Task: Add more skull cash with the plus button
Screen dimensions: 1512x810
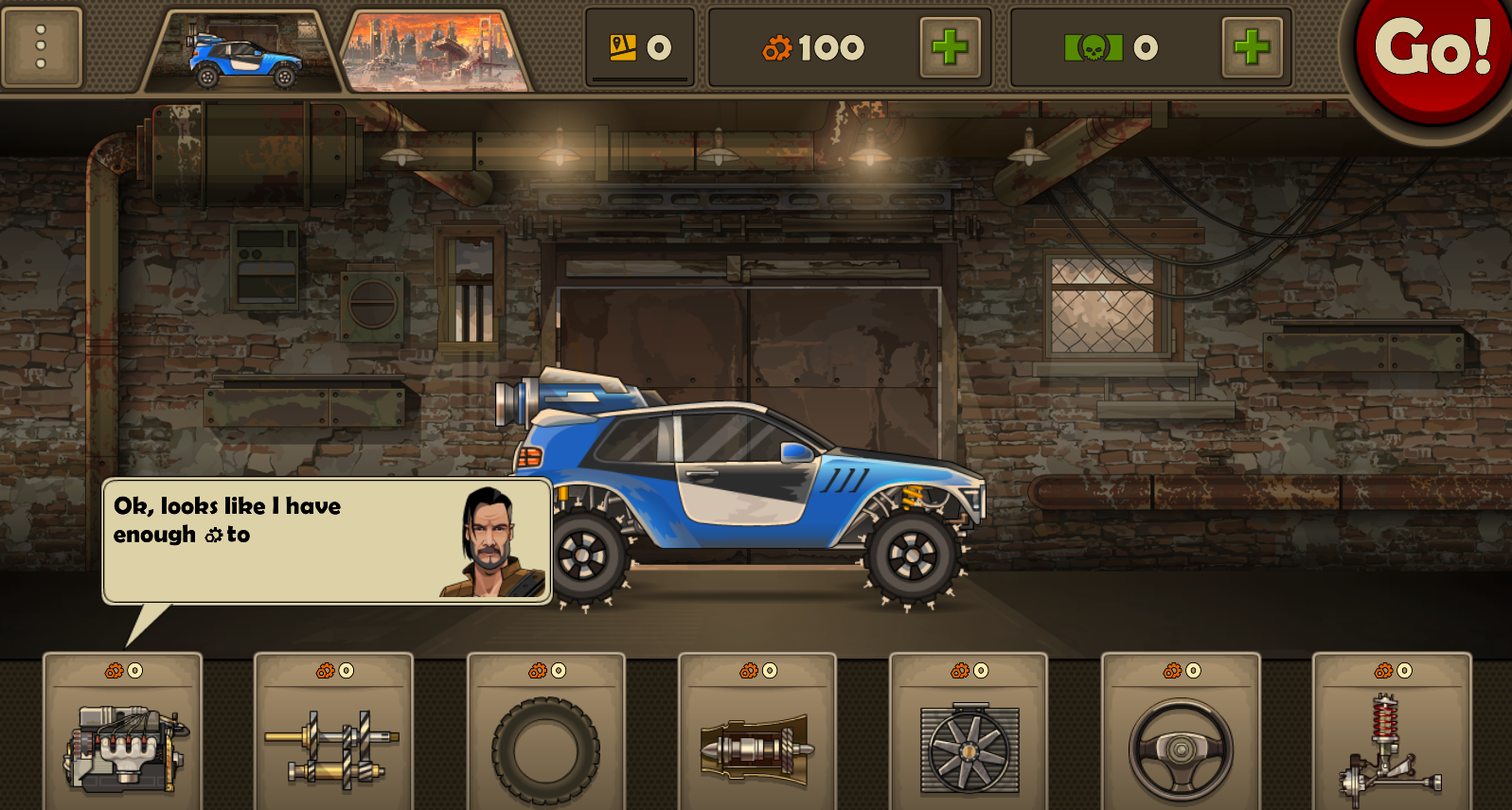Action: pos(1251,47)
